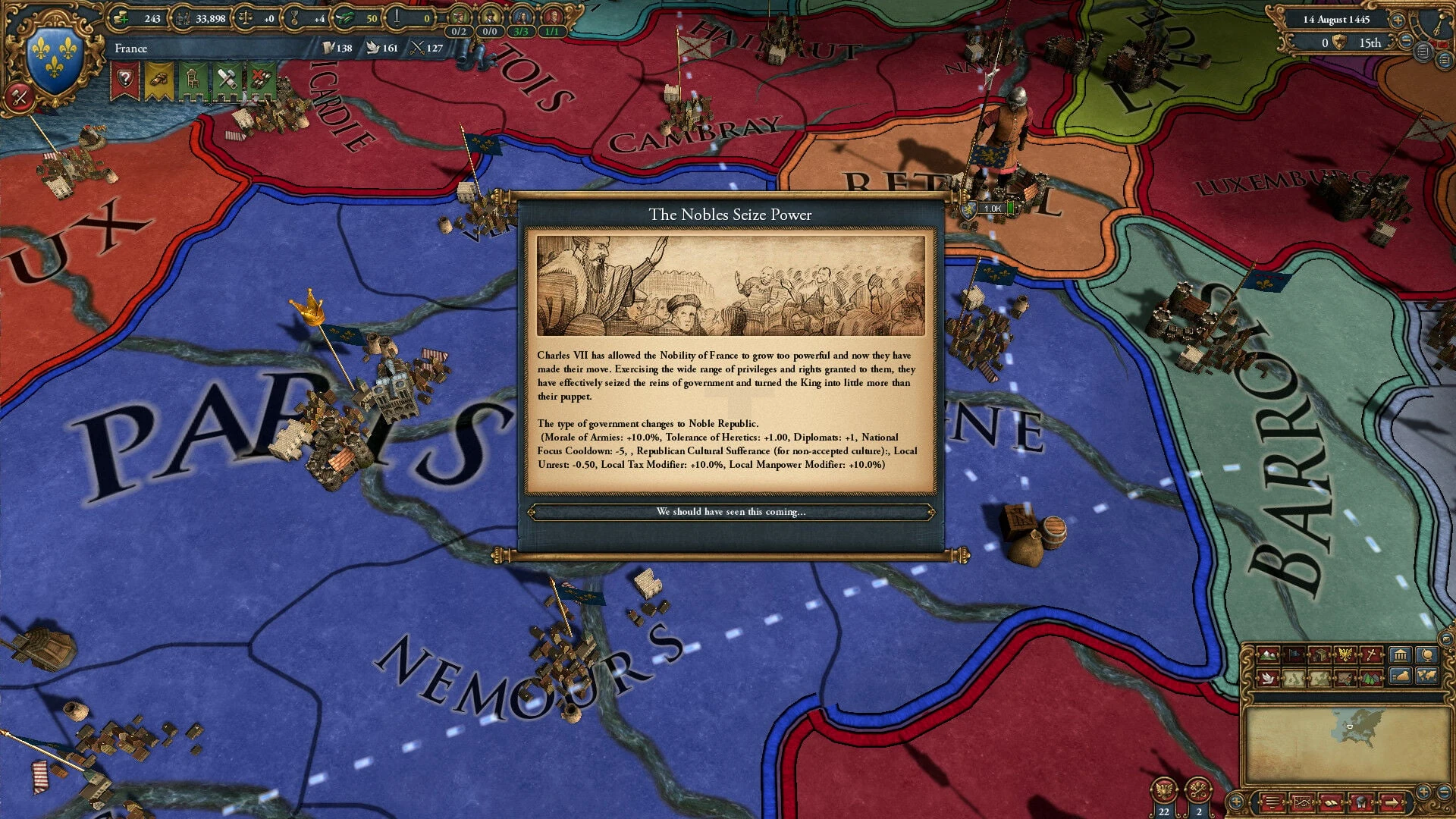1456x819 pixels.
Task: Click Europe on the minimap thumbnail
Action: pyautogui.click(x=1359, y=726)
